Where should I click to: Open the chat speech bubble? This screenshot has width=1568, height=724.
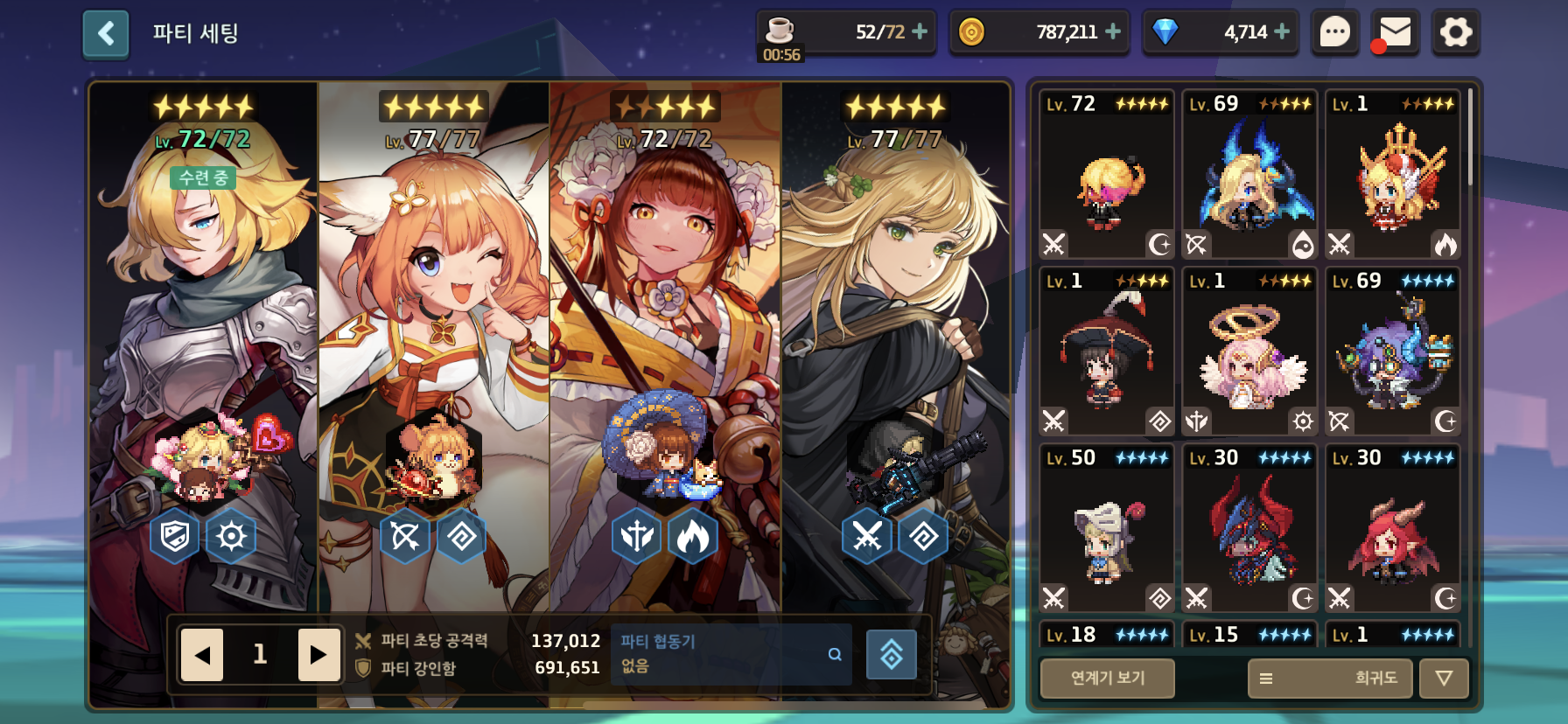(1334, 33)
